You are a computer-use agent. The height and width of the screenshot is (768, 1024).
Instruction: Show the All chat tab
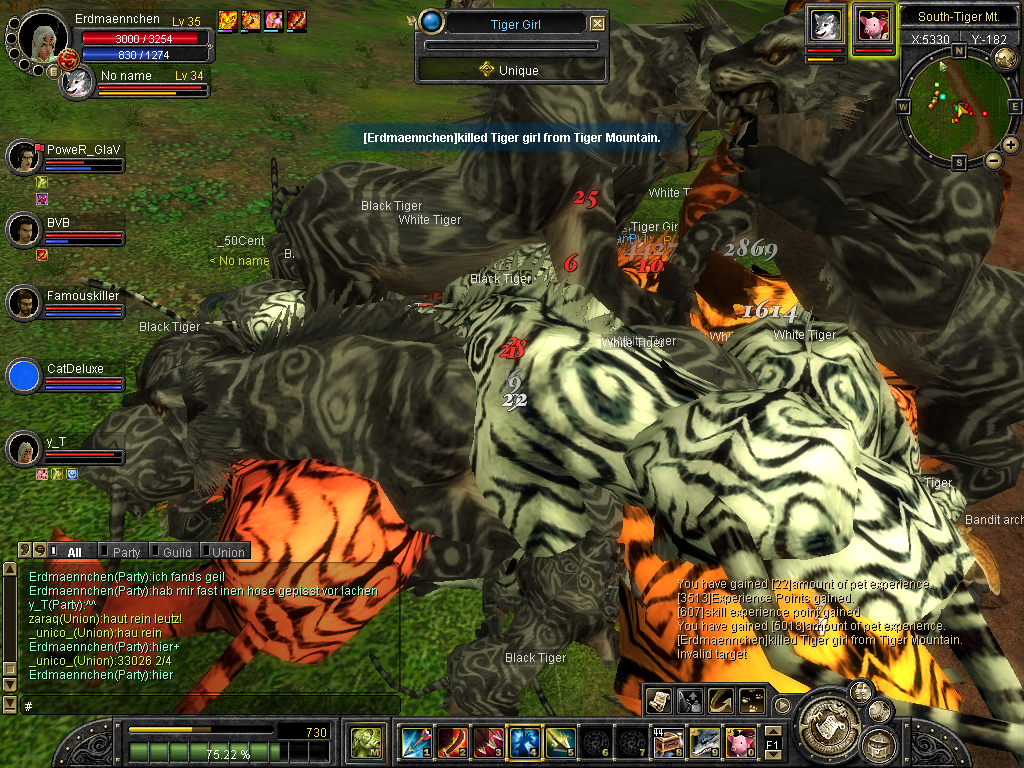(74, 552)
